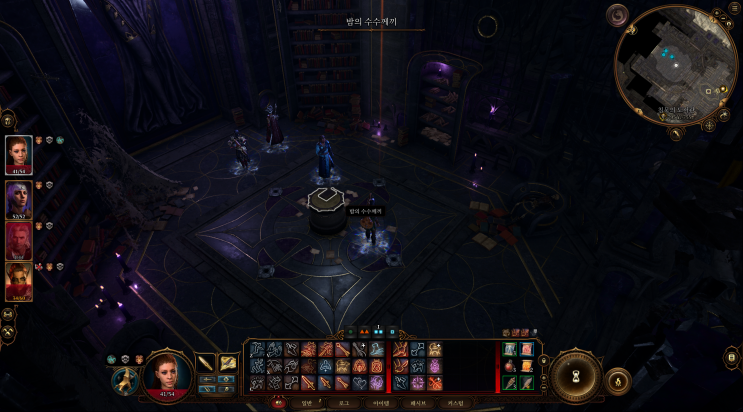The width and height of the screenshot is (743, 412).
Task: Switch to the 일반 hotbar tab
Action: (x=306, y=403)
